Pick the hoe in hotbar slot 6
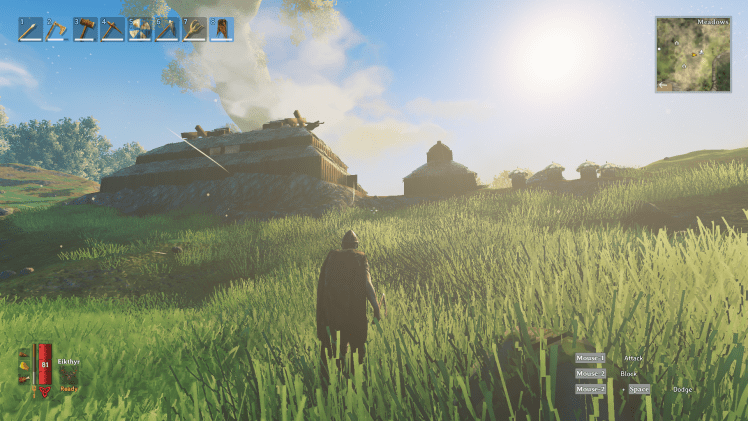Image resolution: width=748 pixels, height=421 pixels. [x=166, y=29]
